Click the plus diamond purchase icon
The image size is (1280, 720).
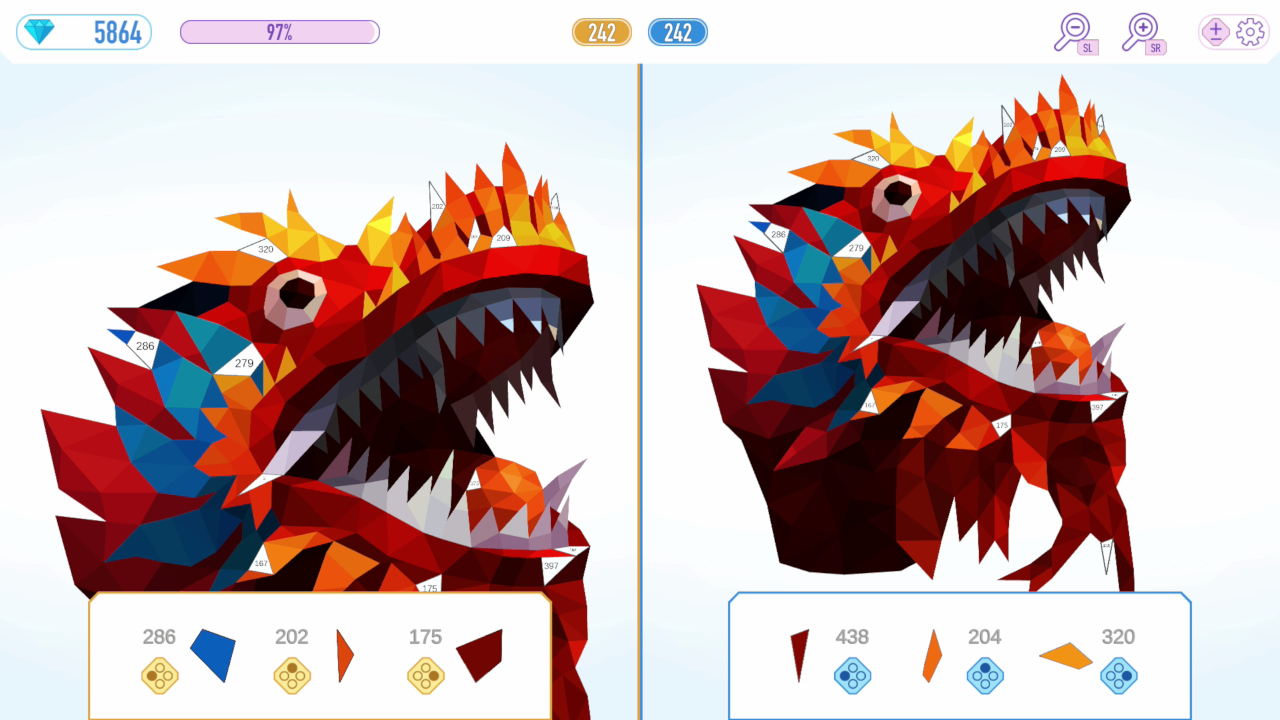pyautogui.click(x=1213, y=32)
